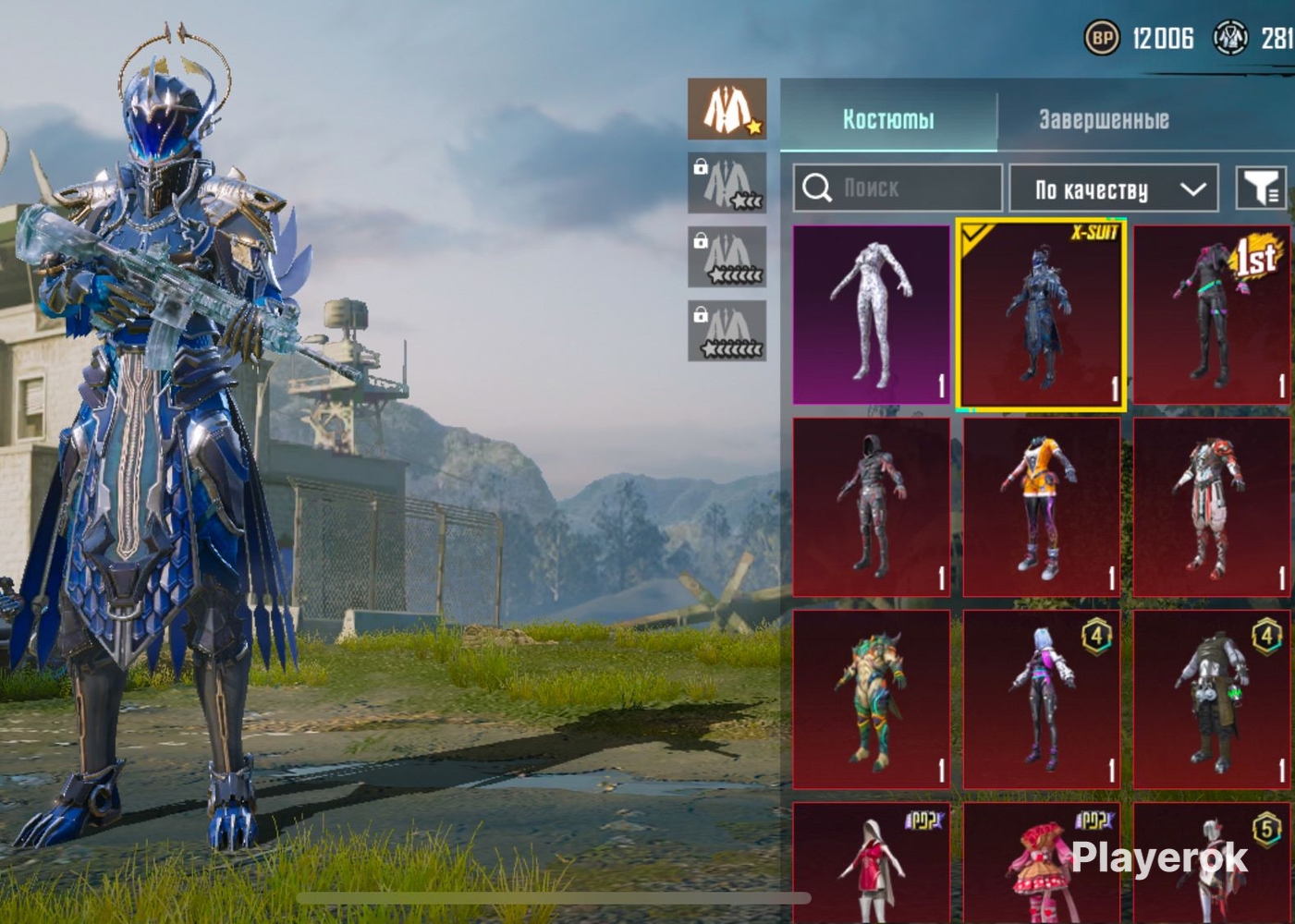This screenshot has height=924, width=1295.
Task: Select the silver bodysuit costume on purple
Action: point(871,314)
